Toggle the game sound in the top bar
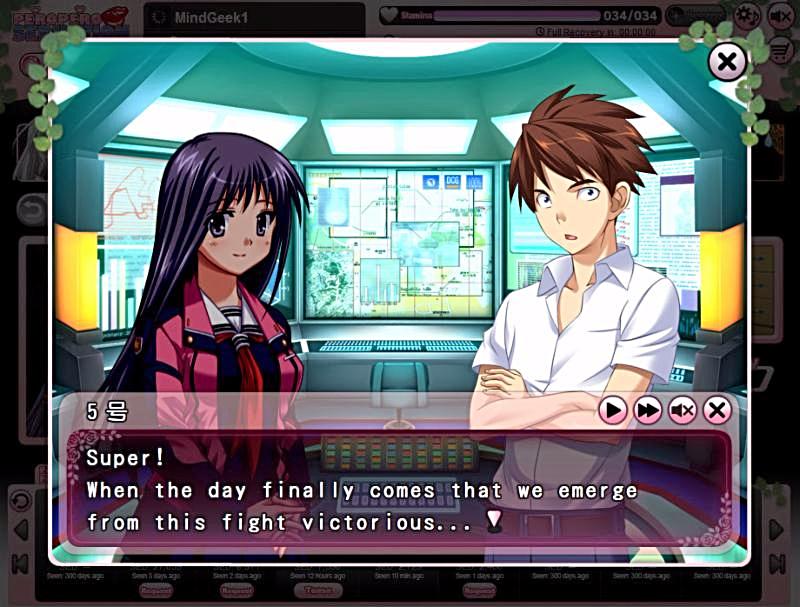Image resolution: width=800 pixels, height=607 pixels. pyautogui.click(x=780, y=15)
